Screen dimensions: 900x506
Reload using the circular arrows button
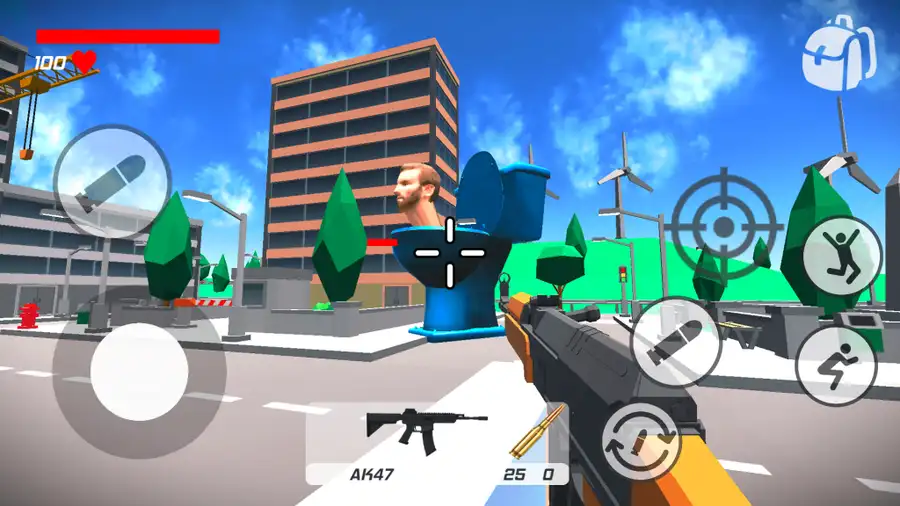pyautogui.click(x=640, y=439)
